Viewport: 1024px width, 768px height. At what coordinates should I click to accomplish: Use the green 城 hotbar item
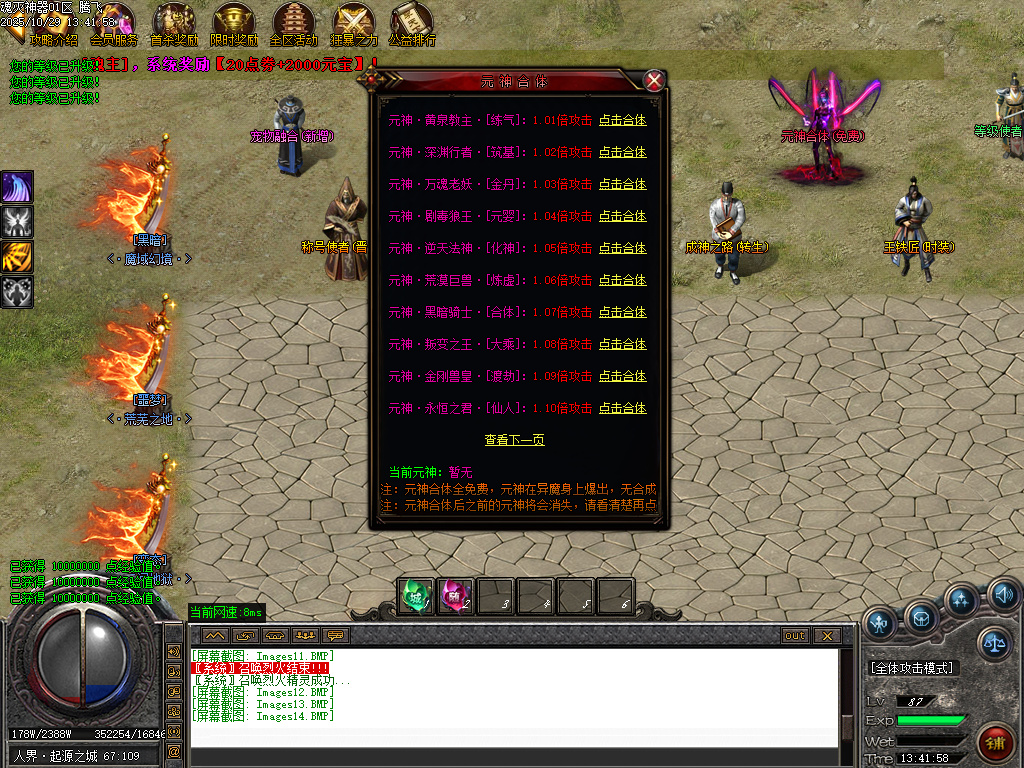pyautogui.click(x=415, y=596)
